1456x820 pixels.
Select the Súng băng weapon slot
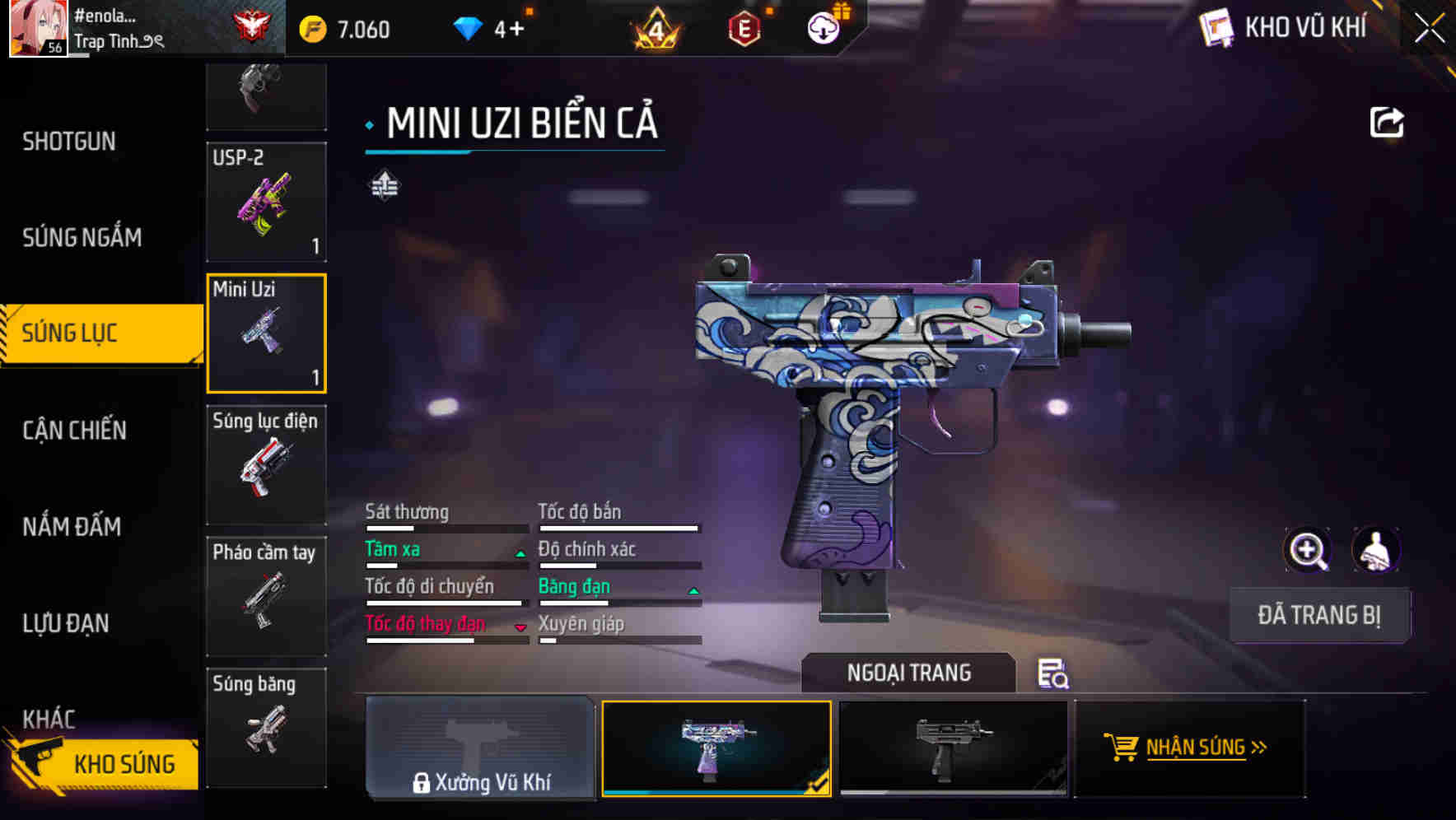click(x=266, y=726)
